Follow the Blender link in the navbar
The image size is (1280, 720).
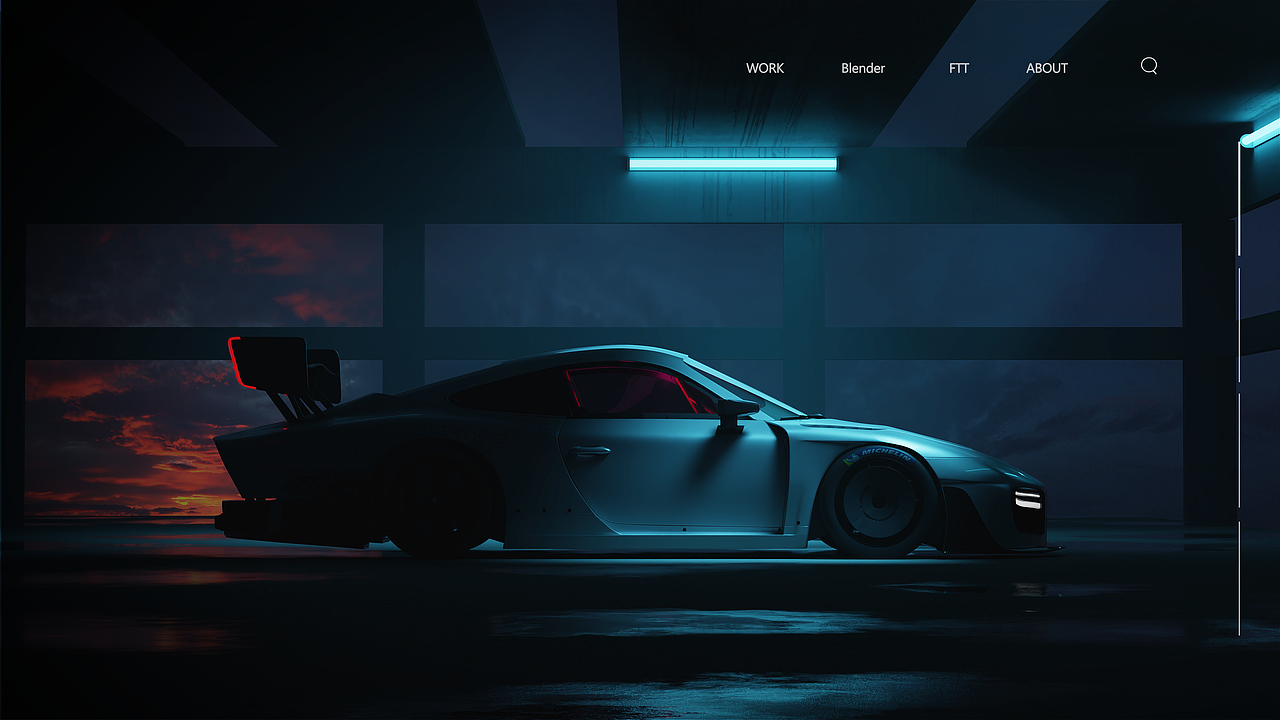tap(863, 68)
